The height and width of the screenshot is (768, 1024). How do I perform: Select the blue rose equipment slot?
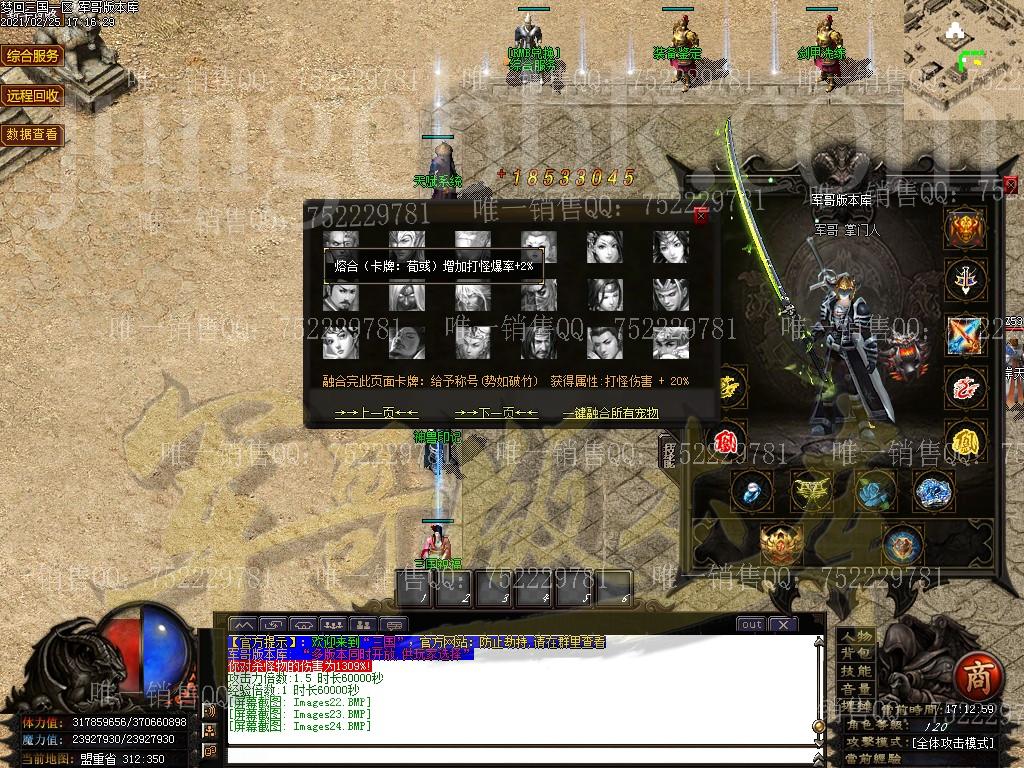(873, 491)
